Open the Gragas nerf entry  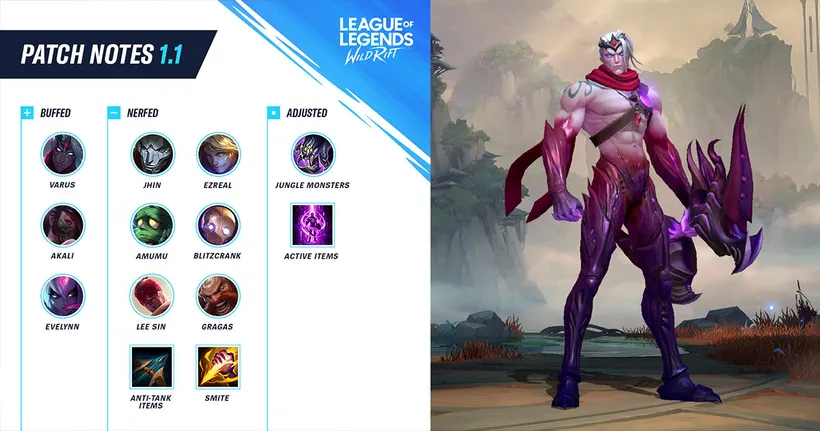217,296
